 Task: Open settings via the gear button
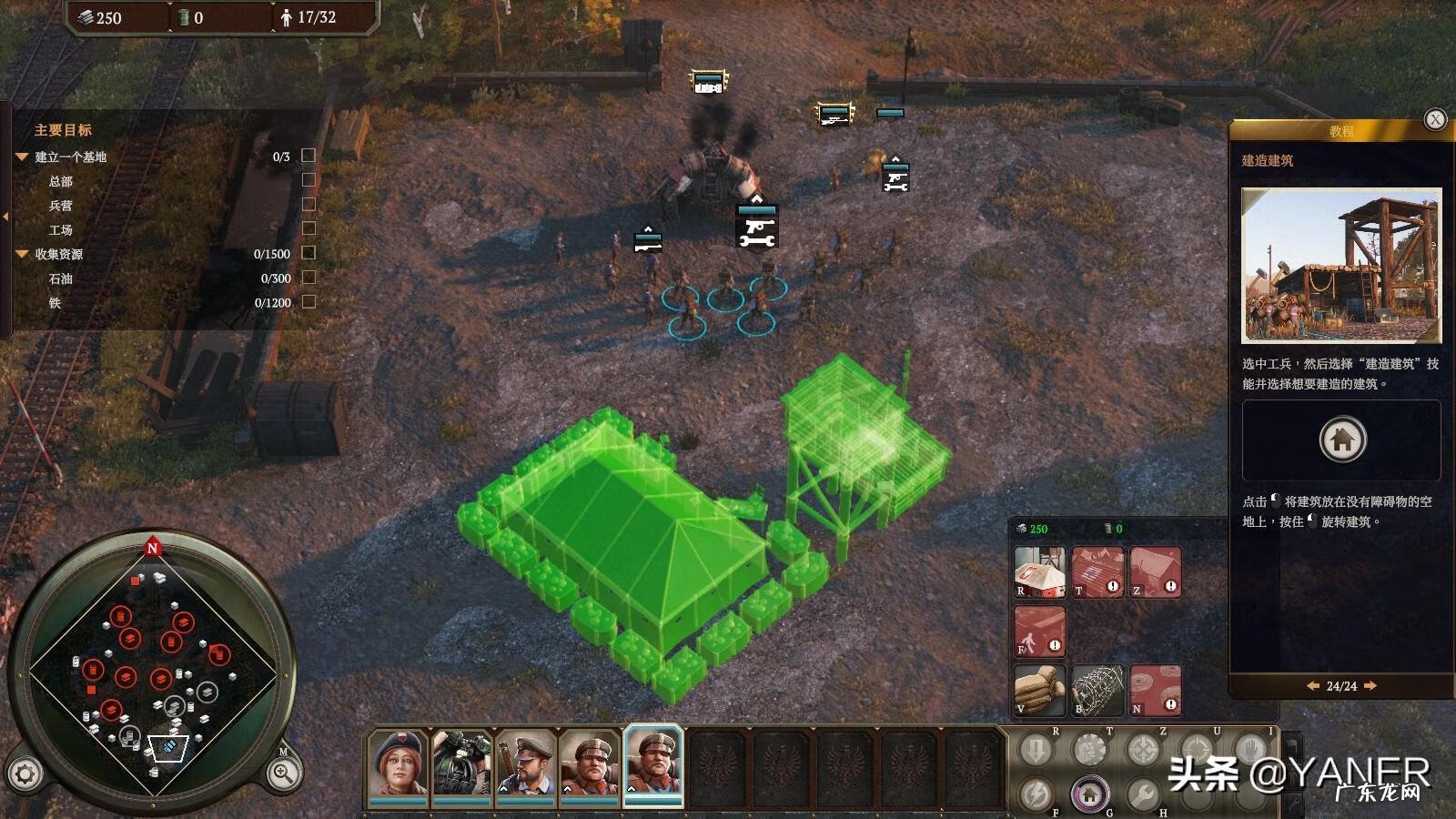tap(25, 774)
